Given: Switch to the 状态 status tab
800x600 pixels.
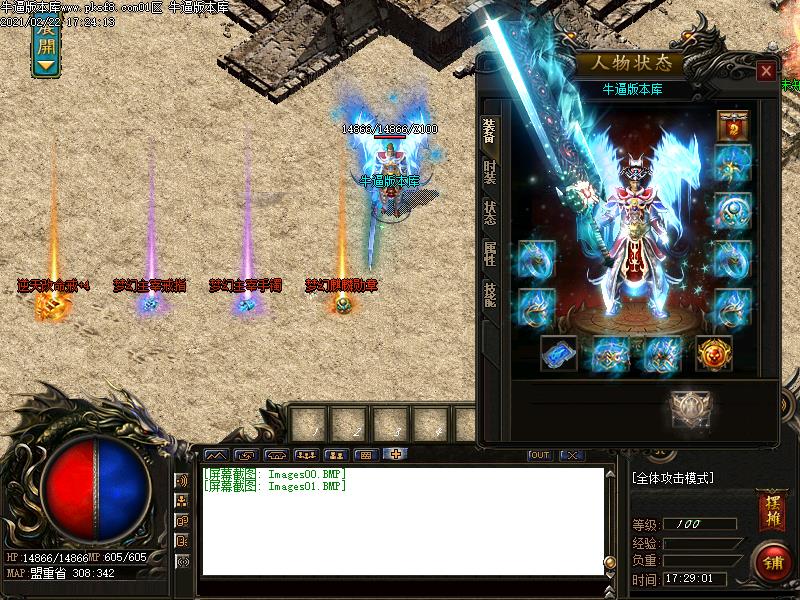Looking at the screenshot, I should click(x=489, y=213).
